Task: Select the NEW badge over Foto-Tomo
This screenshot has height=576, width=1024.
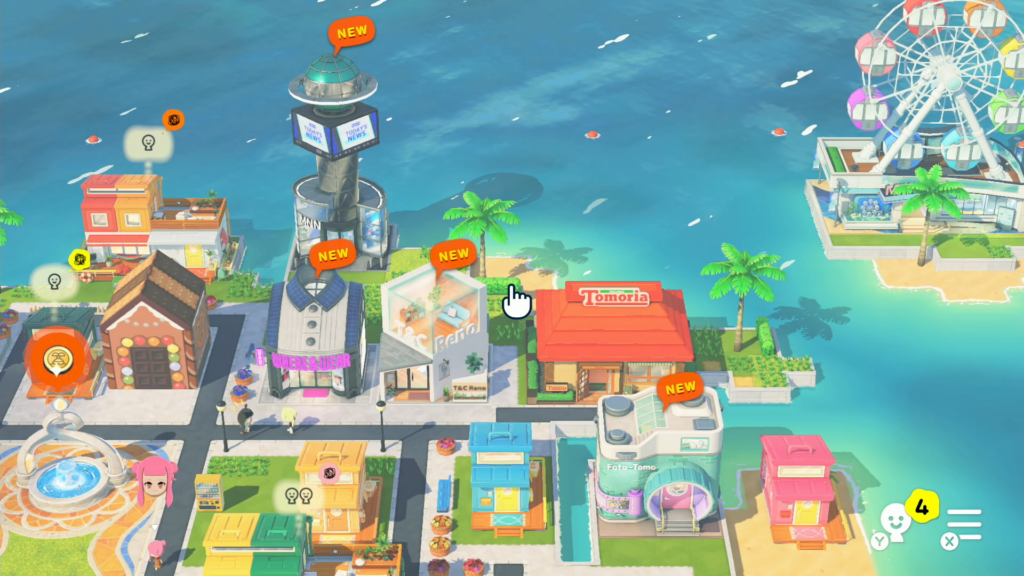Action: click(x=680, y=388)
